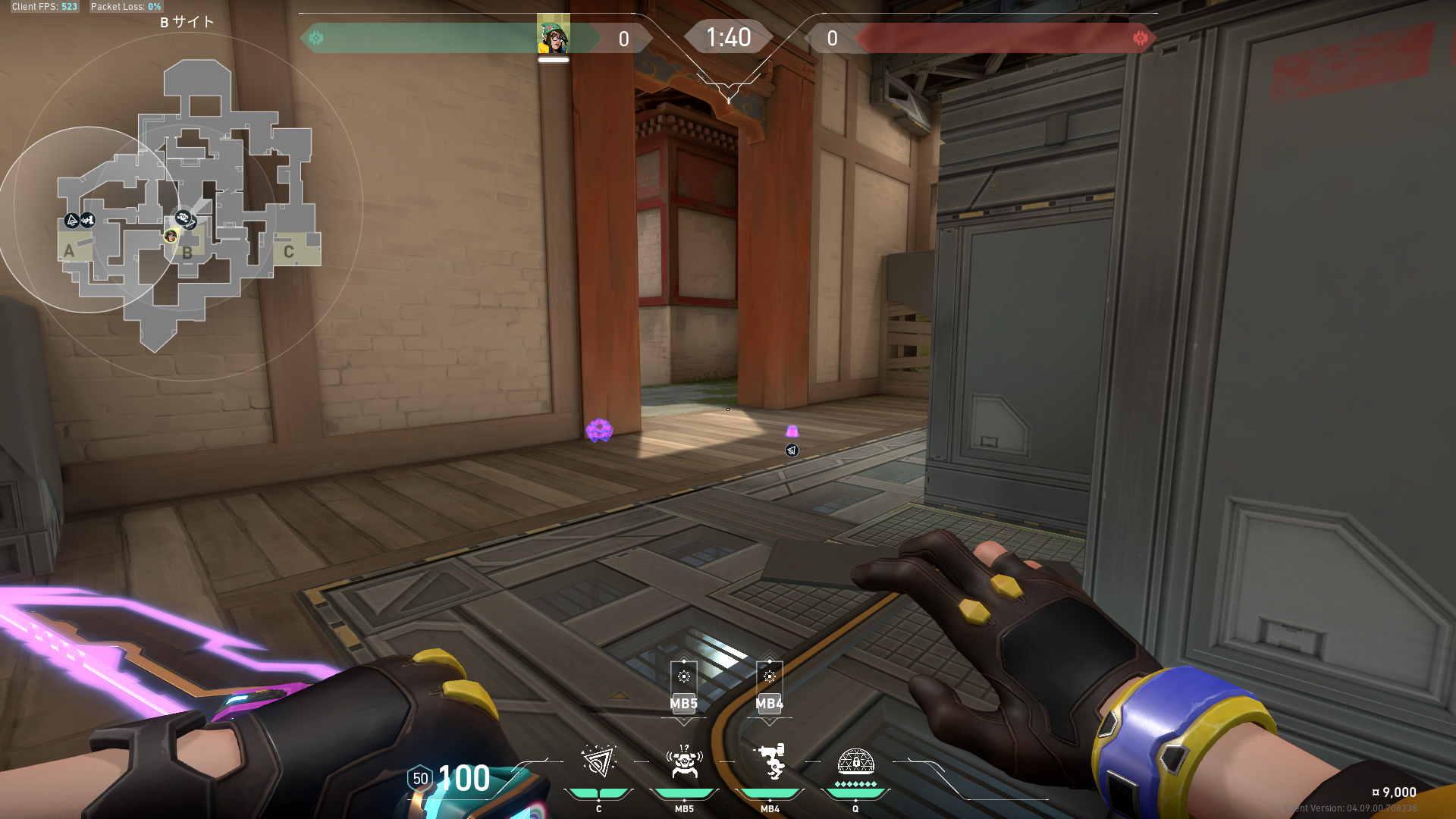Select the C site label on minimap

coord(289,252)
